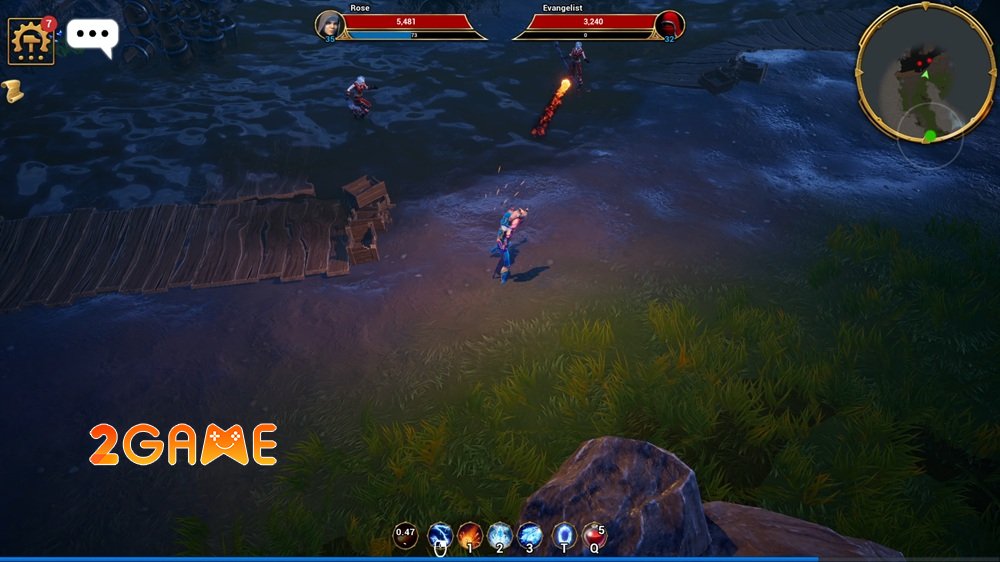The height and width of the screenshot is (562, 1000).
Task: Open the gear and hammer menu
Action: click(31, 41)
